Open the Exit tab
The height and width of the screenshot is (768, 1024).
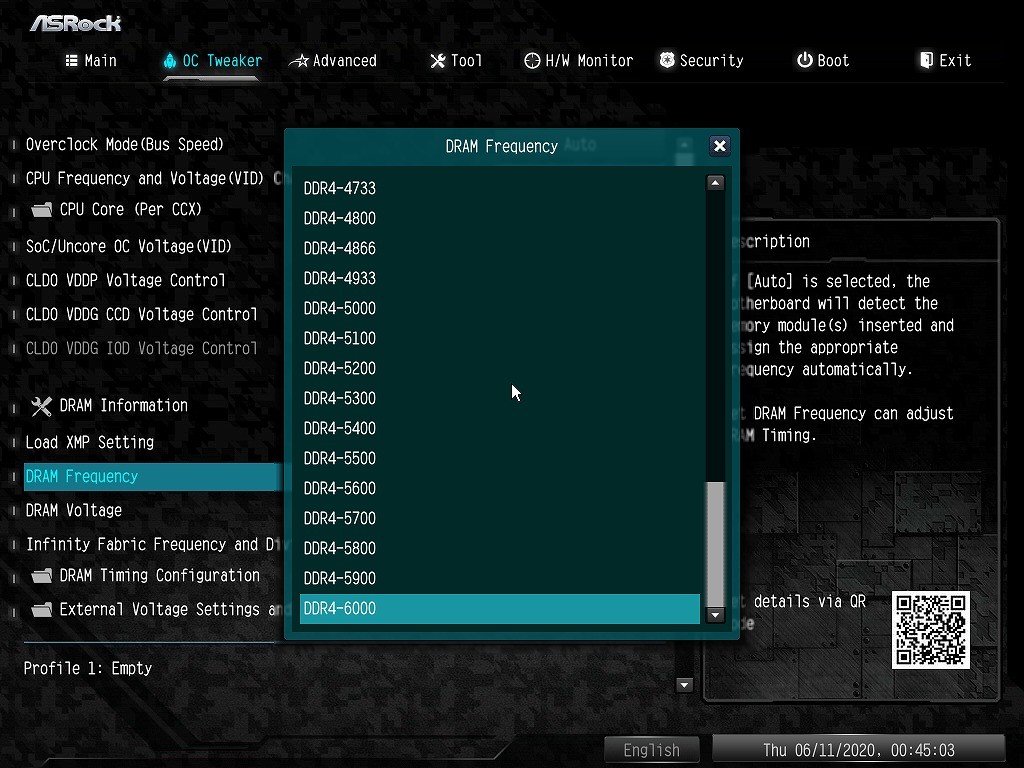point(945,61)
